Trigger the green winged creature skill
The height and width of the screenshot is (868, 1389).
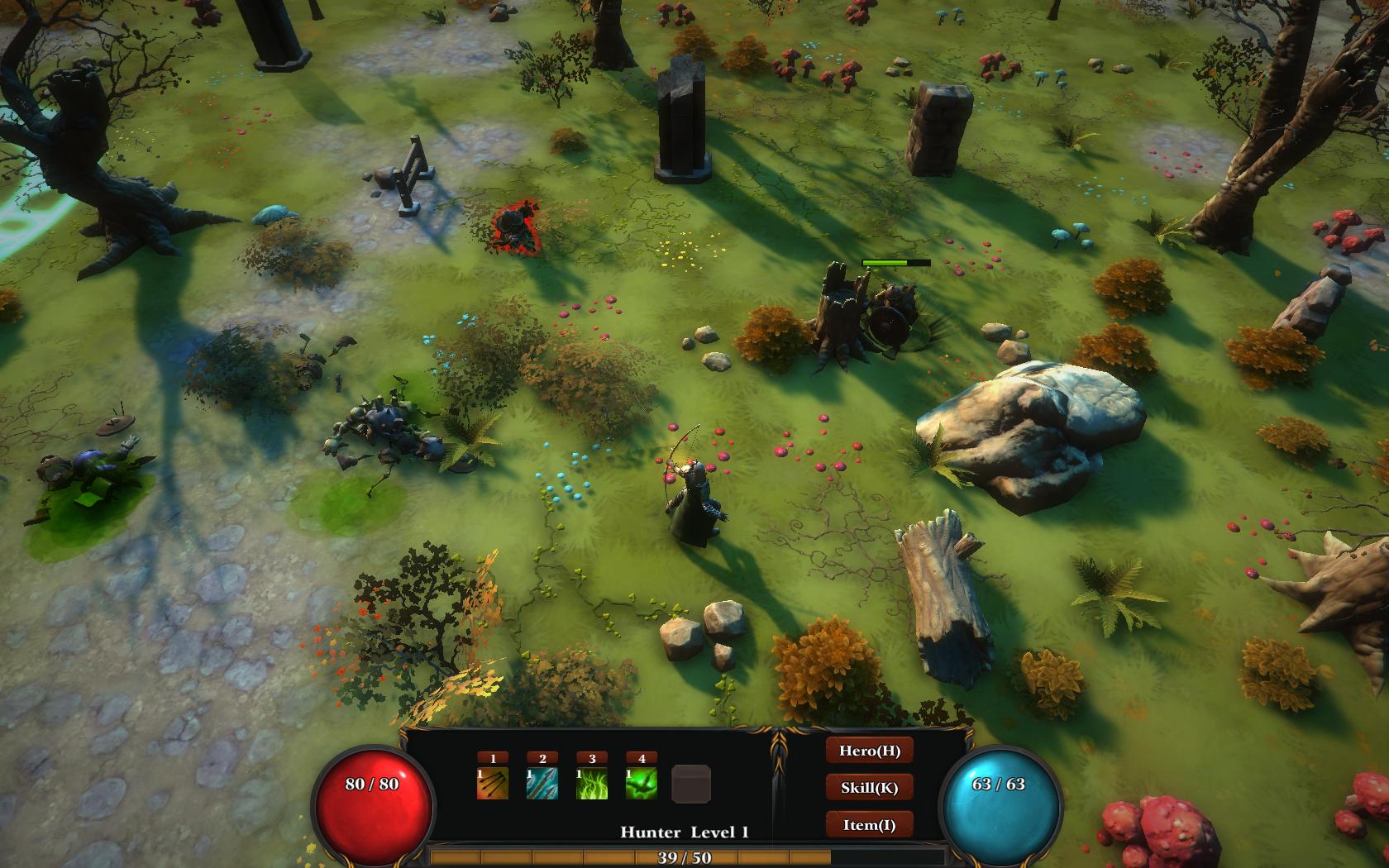(x=642, y=784)
